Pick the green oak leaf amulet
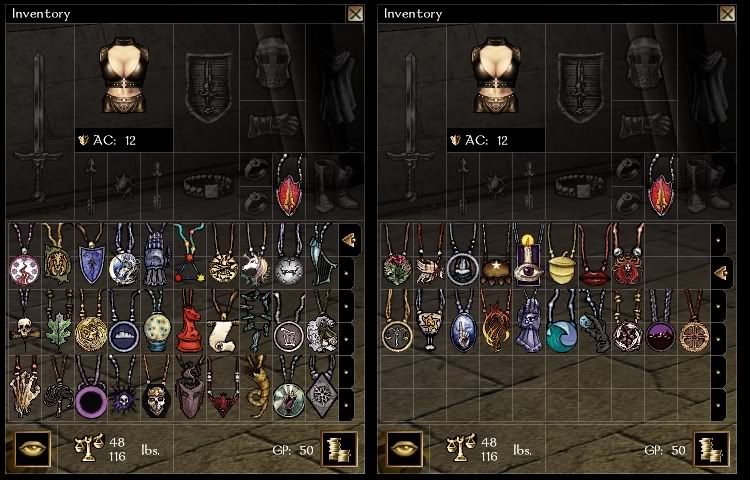 pos(58,325)
